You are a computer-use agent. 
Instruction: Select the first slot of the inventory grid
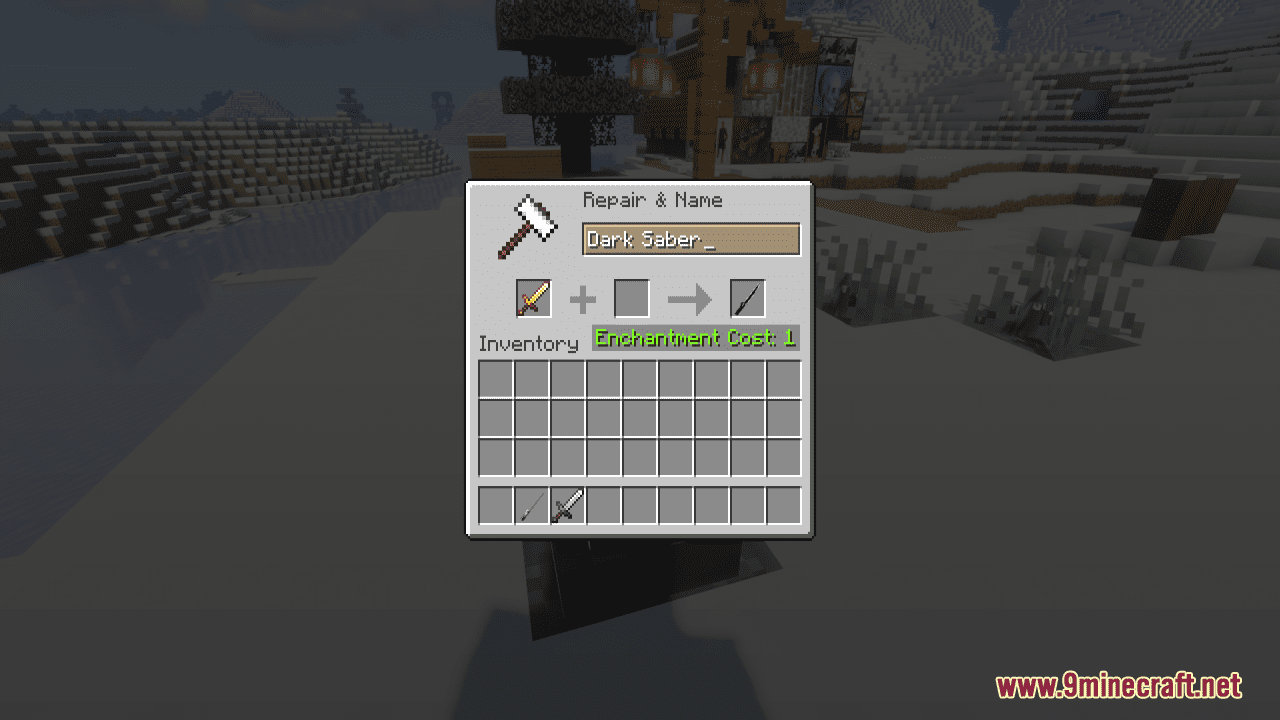pos(493,379)
